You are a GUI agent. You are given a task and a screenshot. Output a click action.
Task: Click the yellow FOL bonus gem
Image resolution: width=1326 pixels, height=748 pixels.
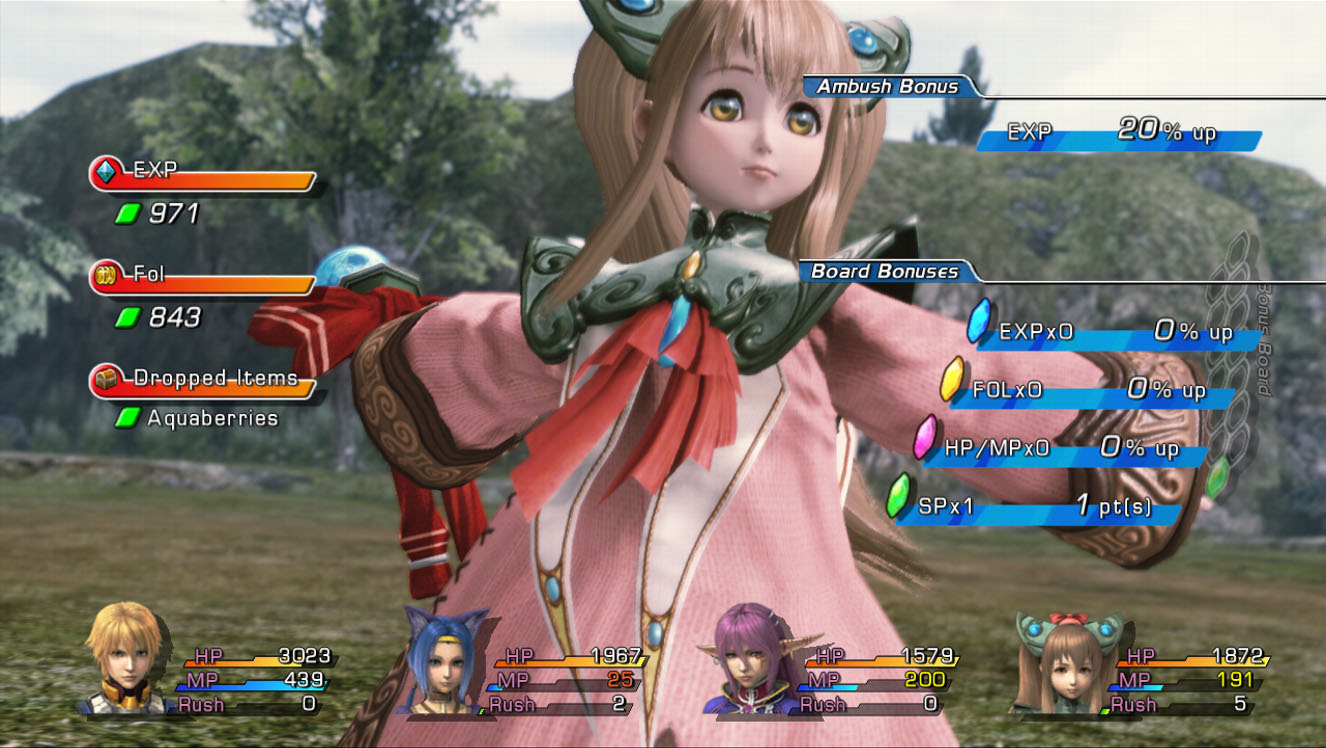952,379
